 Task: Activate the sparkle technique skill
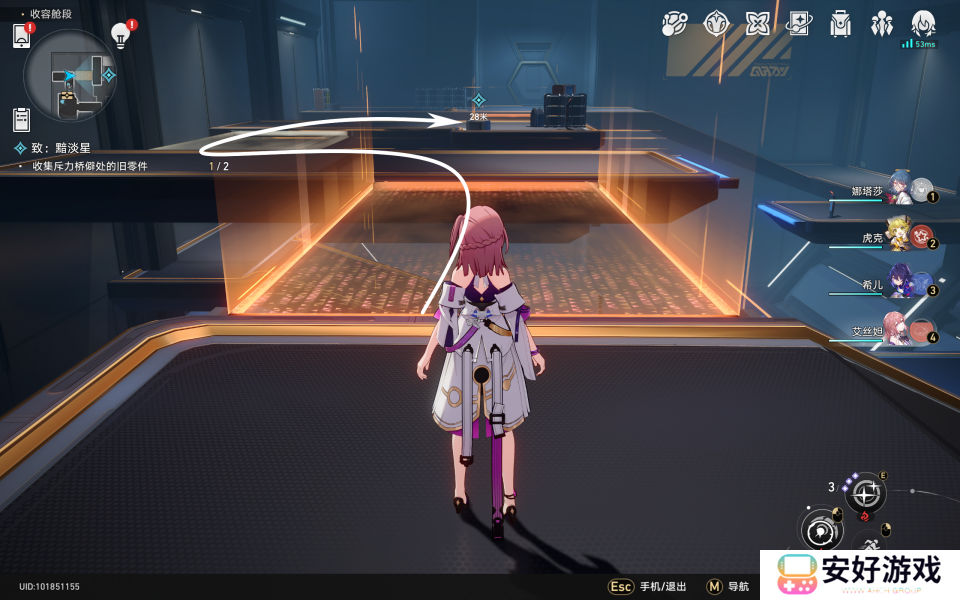(866, 492)
